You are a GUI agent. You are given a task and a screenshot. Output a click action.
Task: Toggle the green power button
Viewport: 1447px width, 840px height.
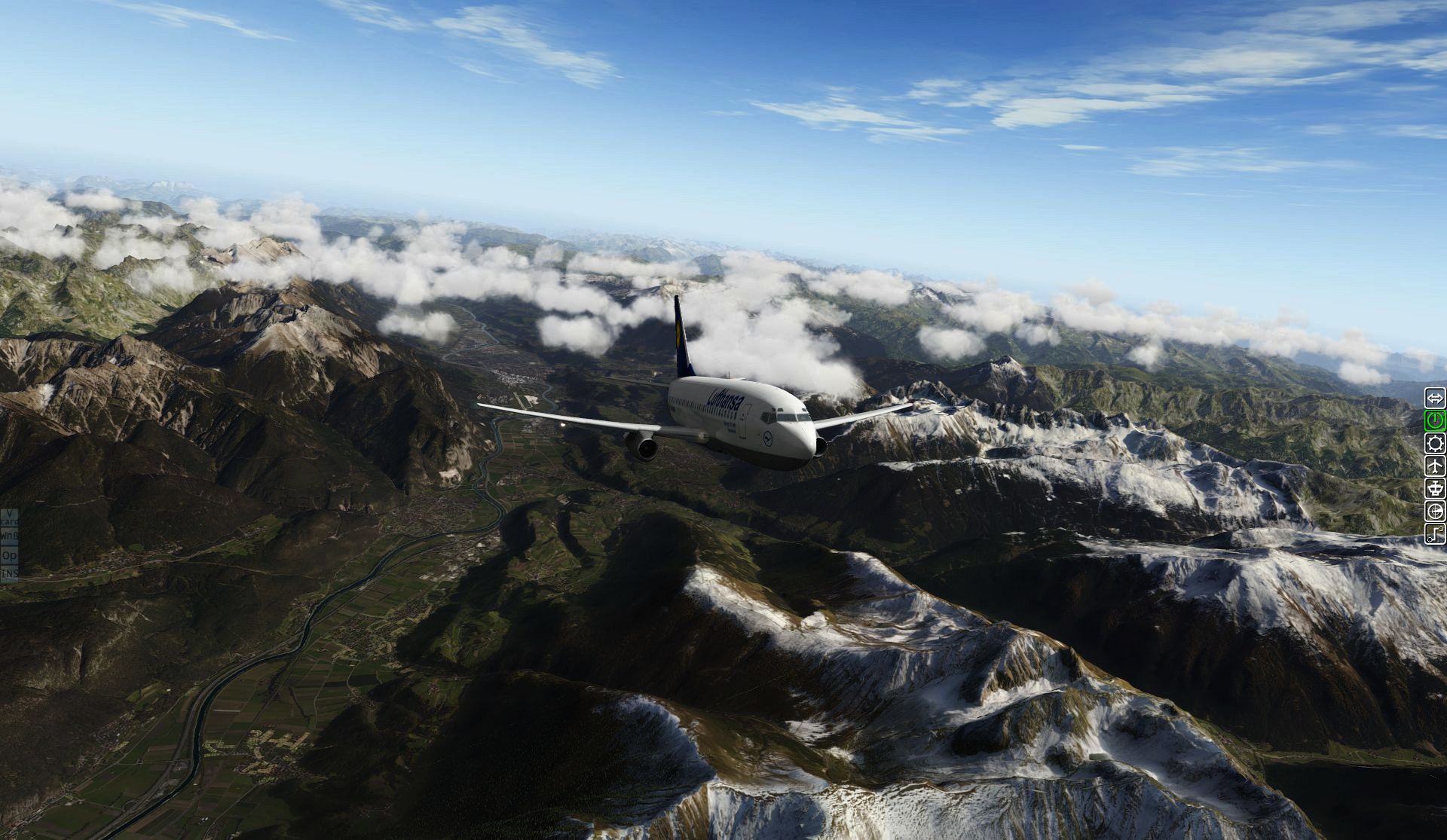pos(1435,420)
